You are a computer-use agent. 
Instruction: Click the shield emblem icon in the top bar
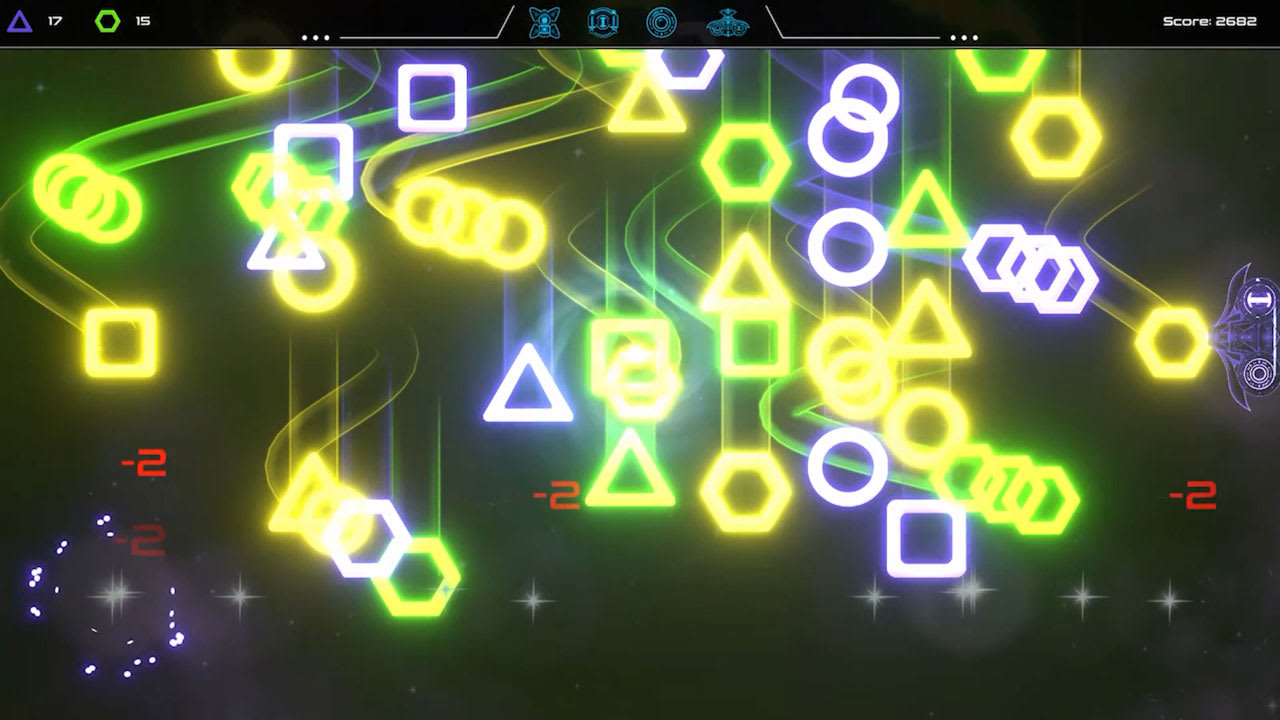click(601, 22)
